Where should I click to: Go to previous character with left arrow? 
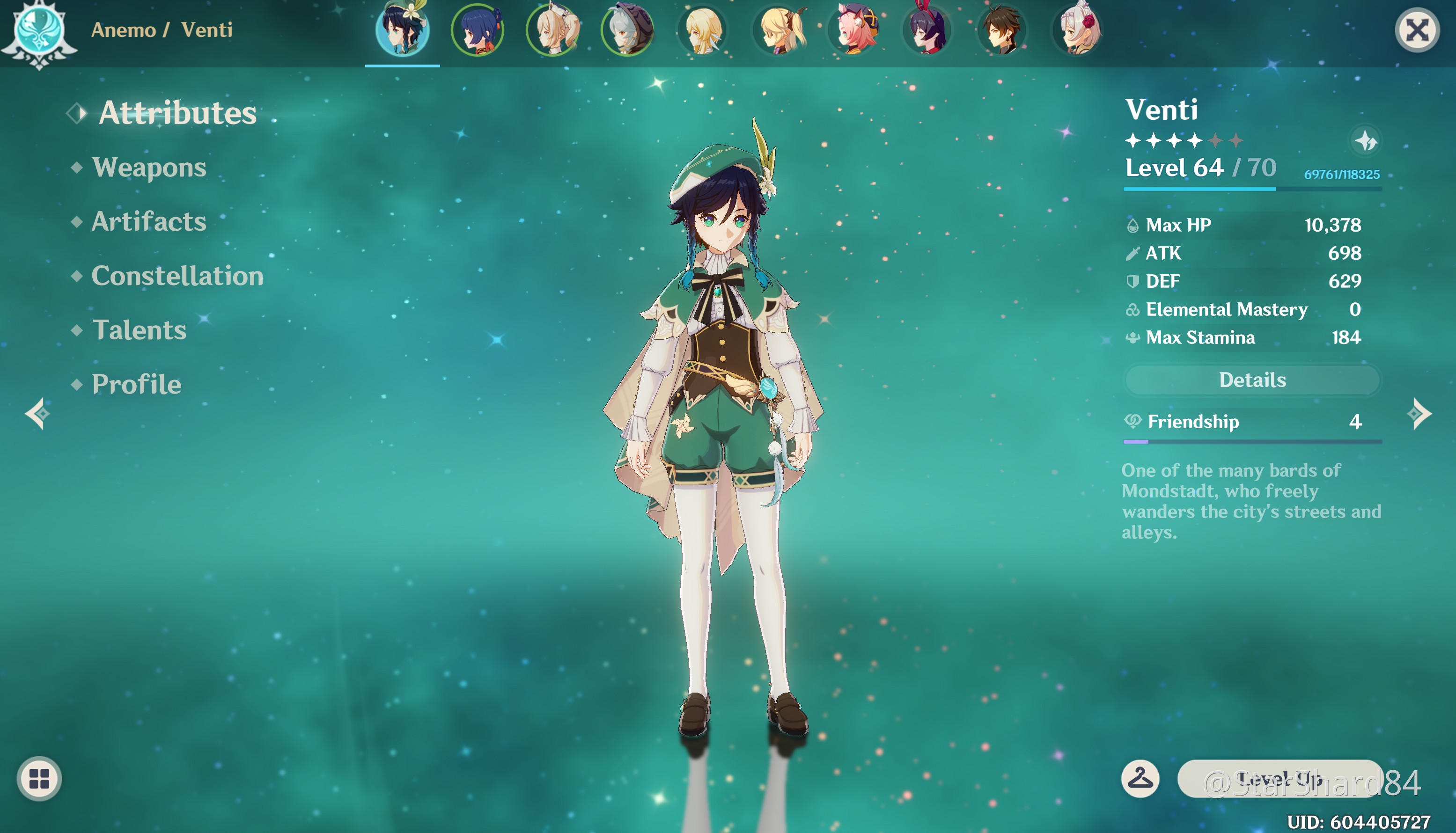coord(37,414)
